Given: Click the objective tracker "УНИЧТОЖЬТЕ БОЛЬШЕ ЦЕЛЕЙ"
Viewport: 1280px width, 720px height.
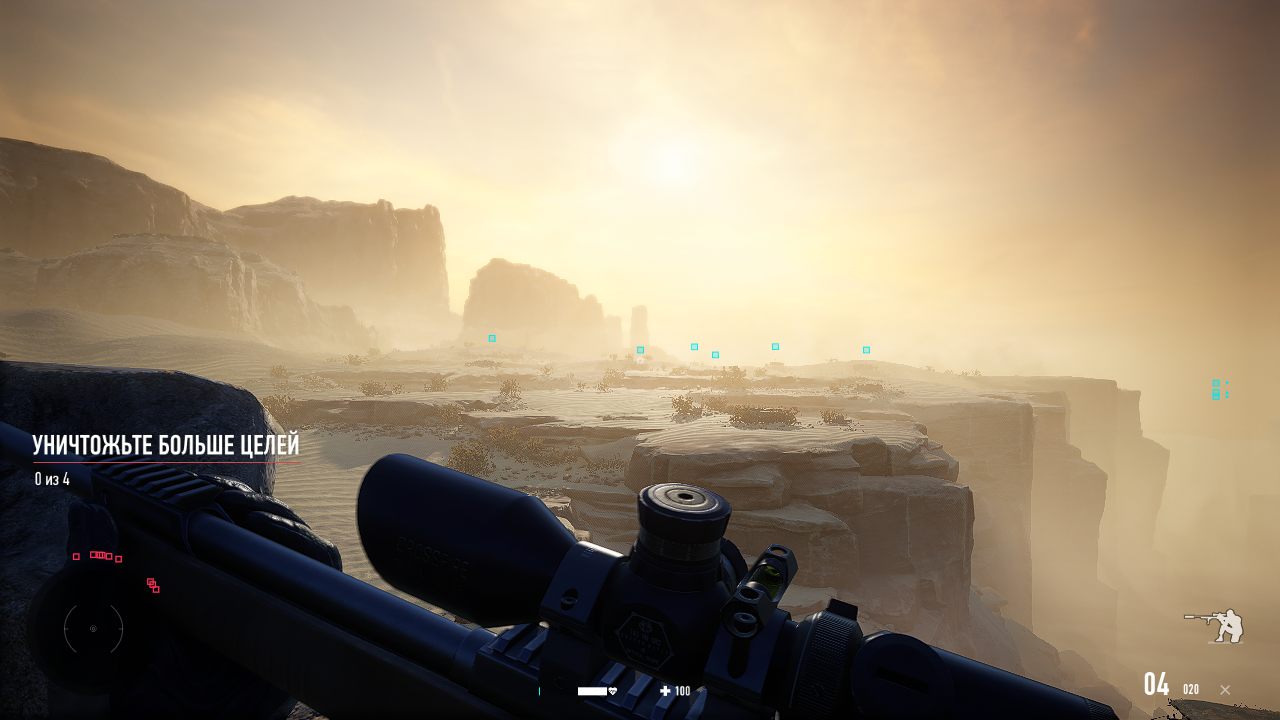Looking at the screenshot, I should point(166,446).
